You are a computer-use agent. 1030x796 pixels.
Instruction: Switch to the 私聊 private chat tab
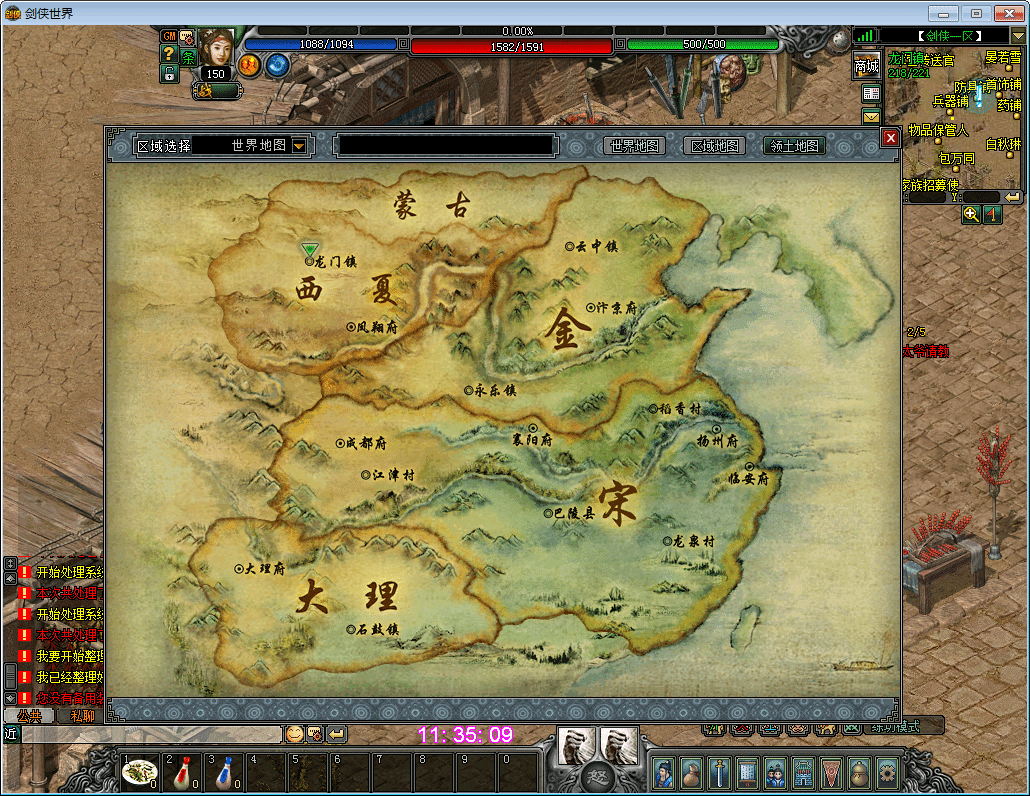[80, 716]
